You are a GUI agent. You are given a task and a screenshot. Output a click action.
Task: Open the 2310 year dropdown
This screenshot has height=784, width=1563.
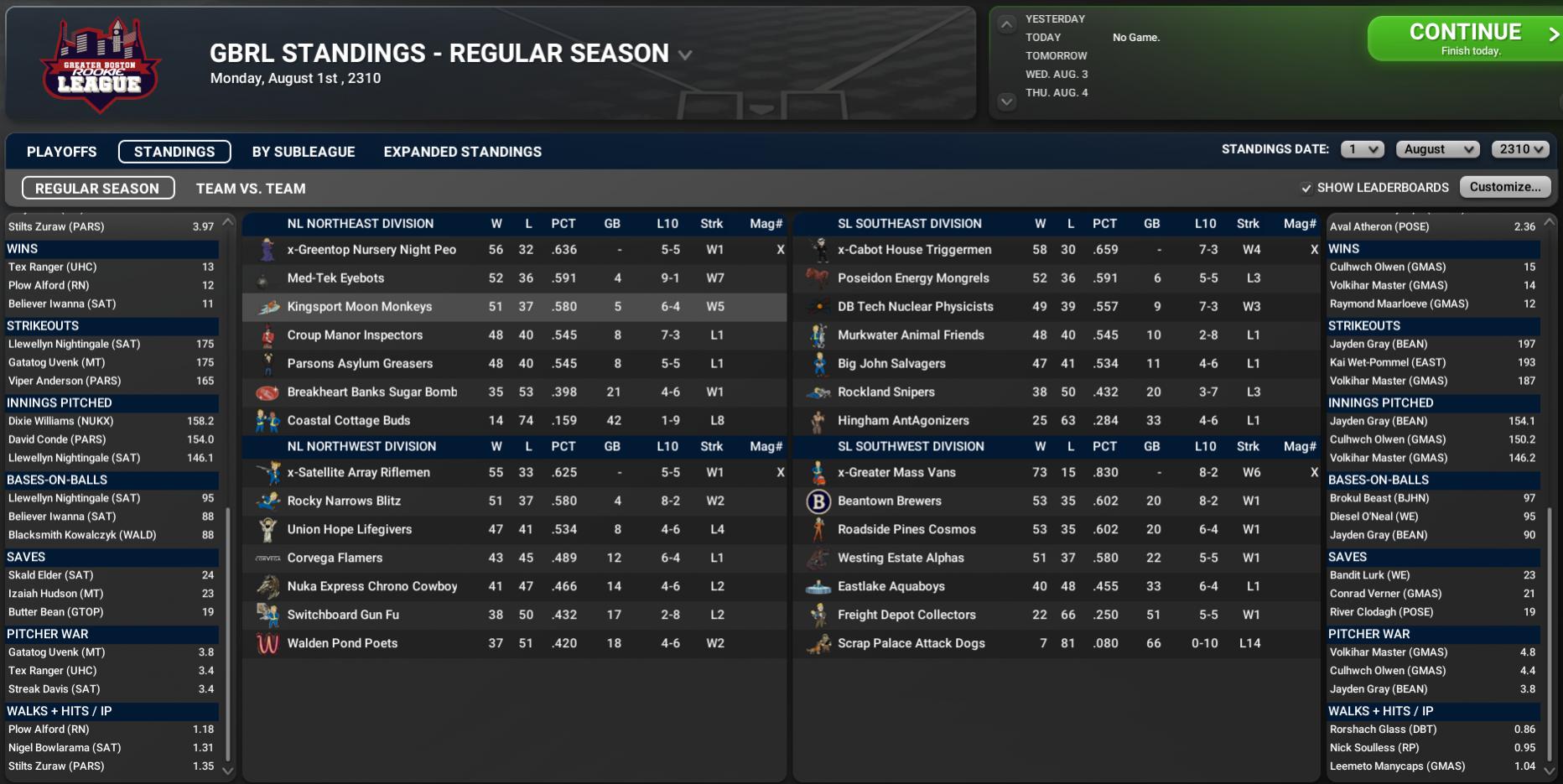click(1519, 149)
